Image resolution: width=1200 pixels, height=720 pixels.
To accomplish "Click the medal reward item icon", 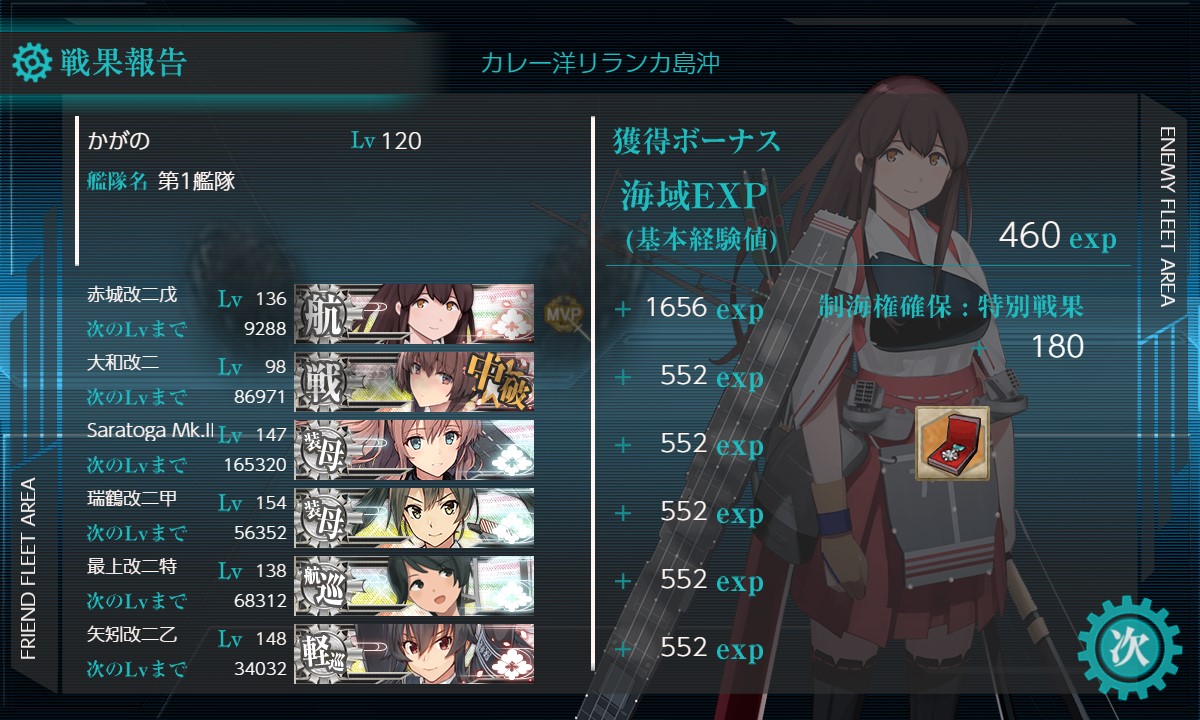I will [952, 443].
